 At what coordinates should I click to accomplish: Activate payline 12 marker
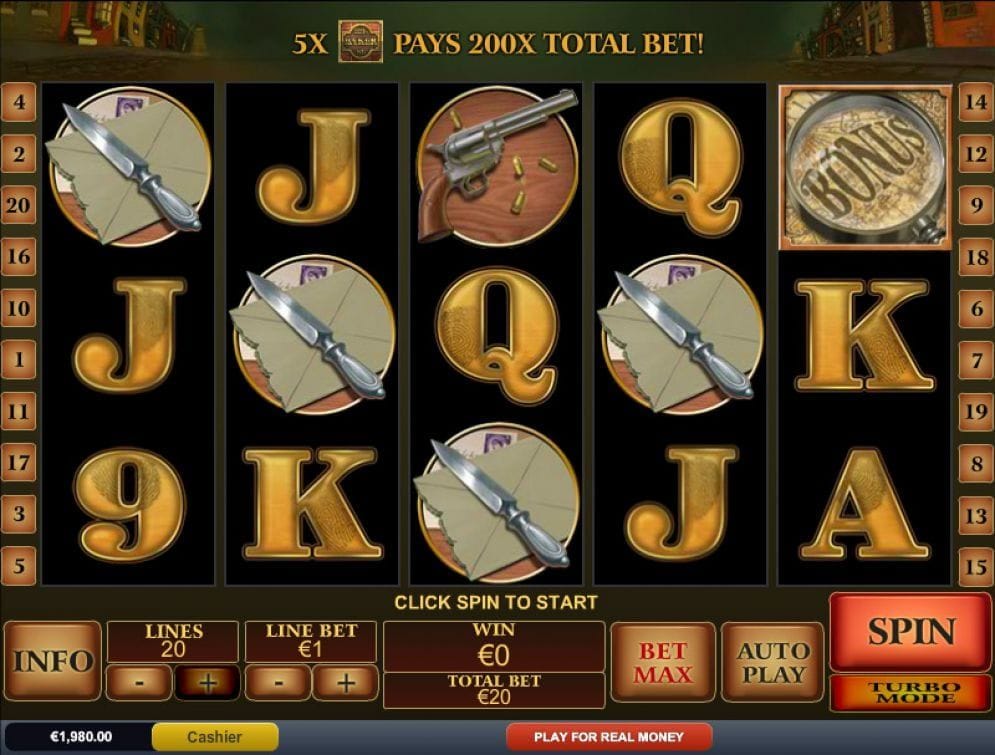click(976, 154)
